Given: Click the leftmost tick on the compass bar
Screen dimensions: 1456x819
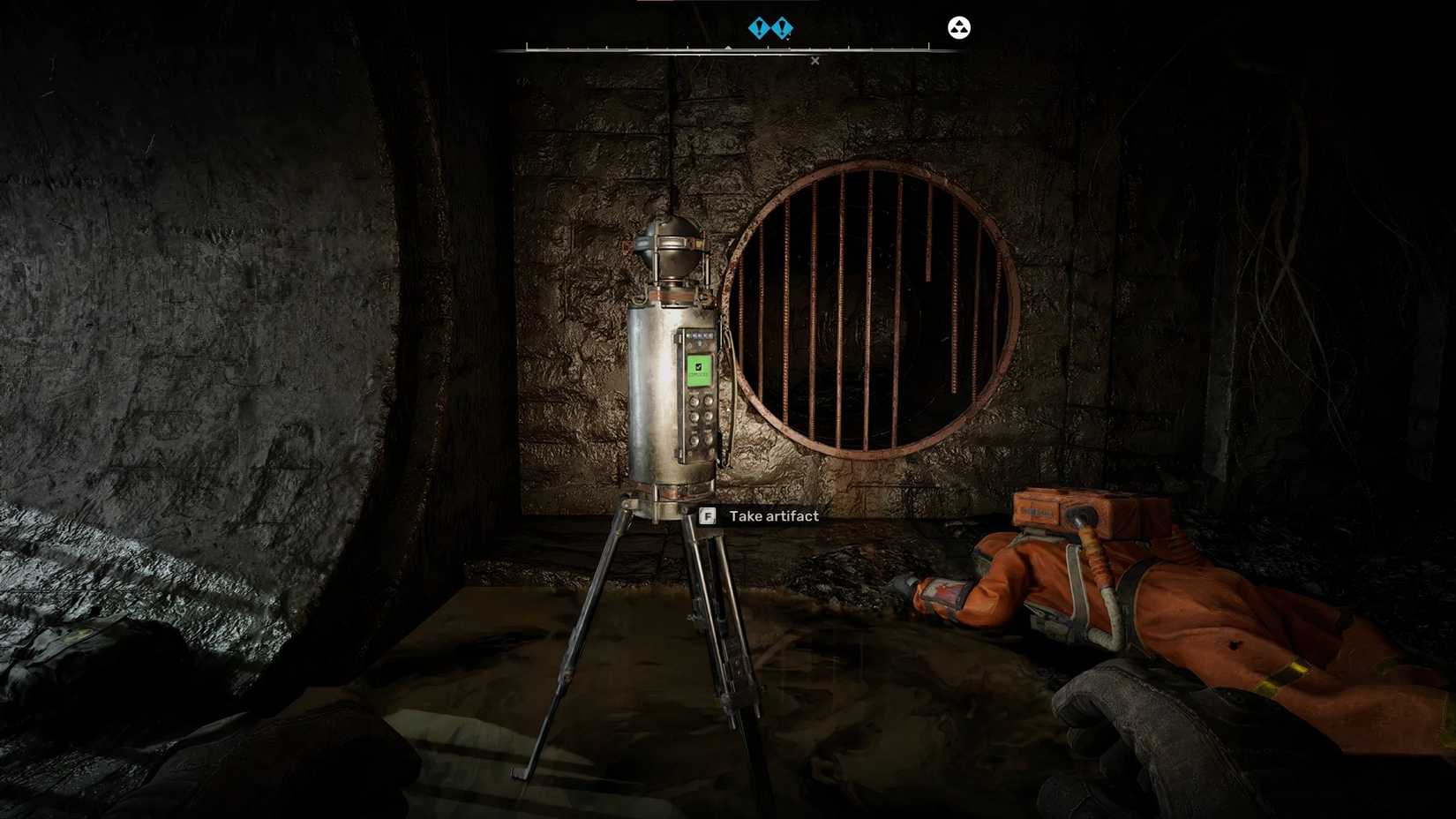Looking at the screenshot, I should click(x=526, y=47).
